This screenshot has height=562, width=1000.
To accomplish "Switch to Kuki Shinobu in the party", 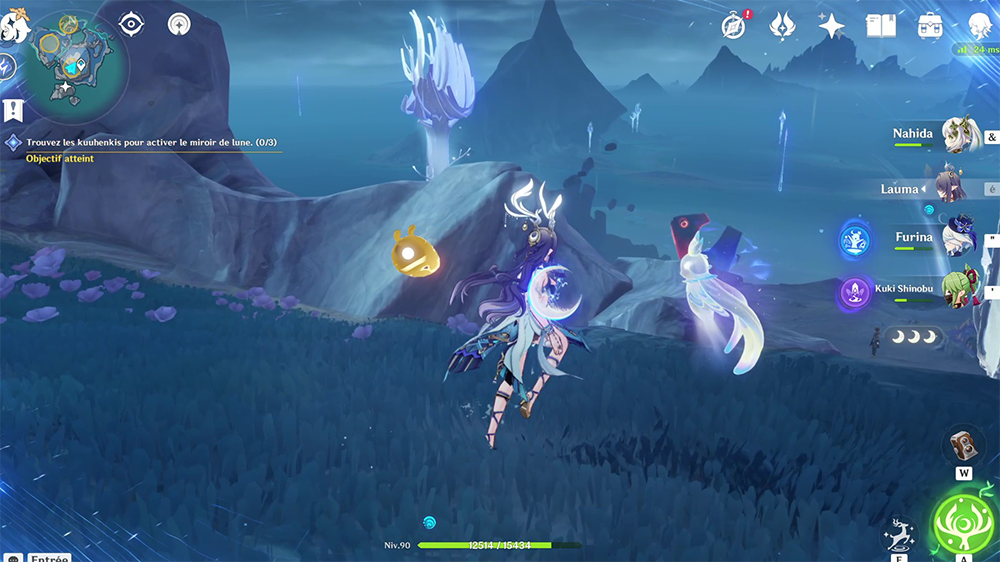I will coord(958,290).
